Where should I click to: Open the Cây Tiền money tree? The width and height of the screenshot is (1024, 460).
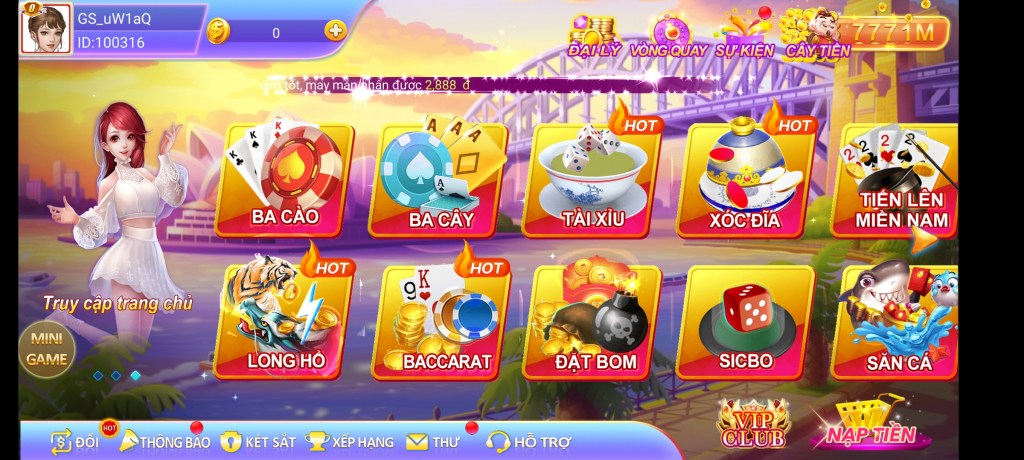pos(817,38)
